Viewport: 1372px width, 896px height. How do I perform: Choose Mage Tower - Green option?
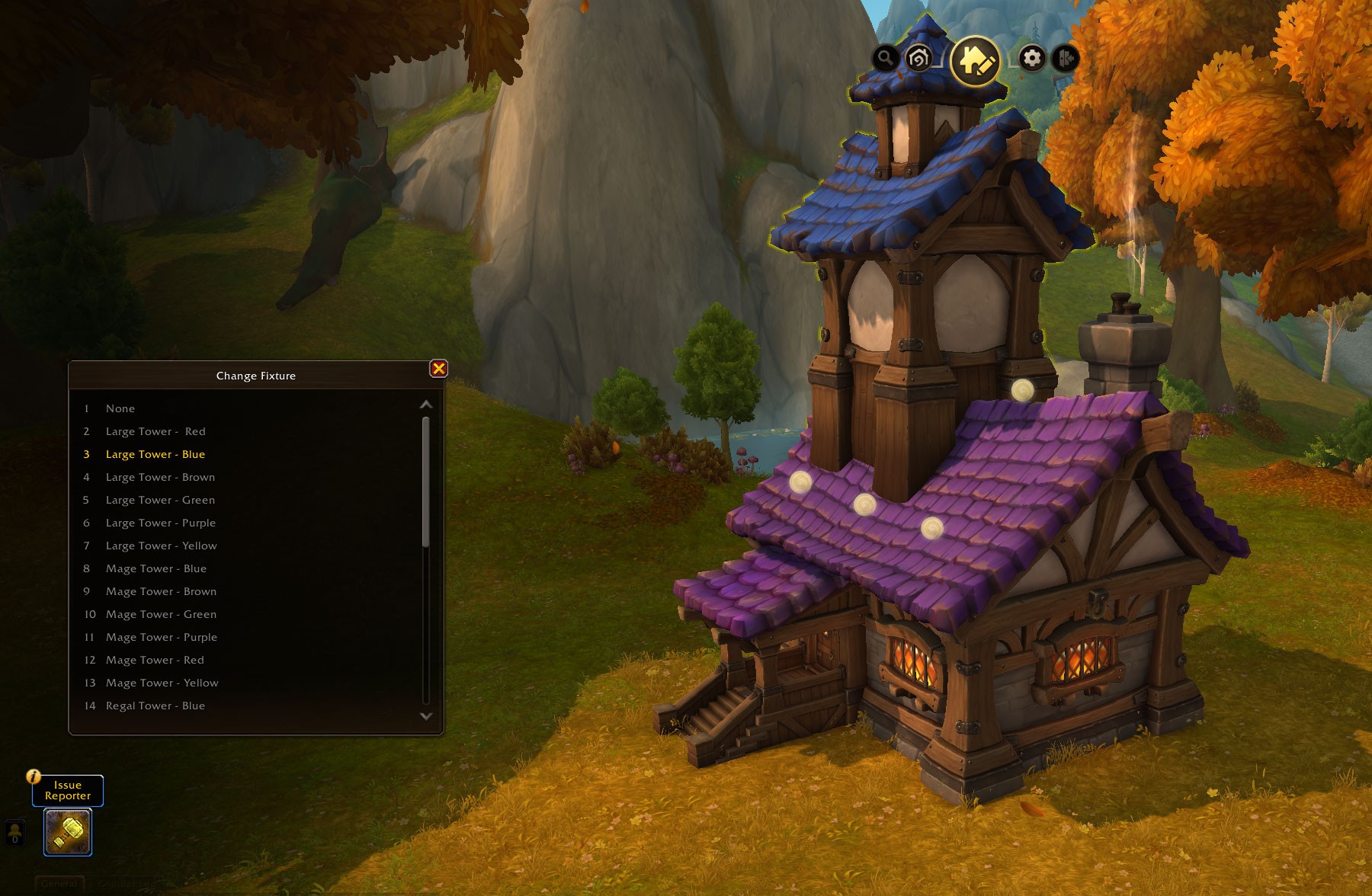(161, 614)
